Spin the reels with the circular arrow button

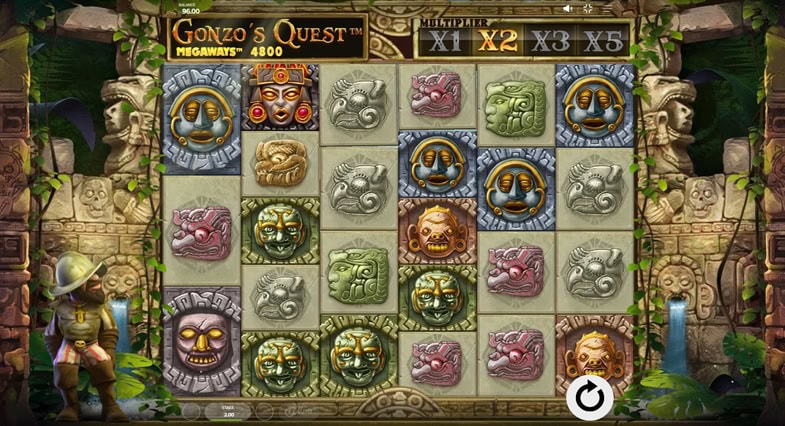click(590, 398)
